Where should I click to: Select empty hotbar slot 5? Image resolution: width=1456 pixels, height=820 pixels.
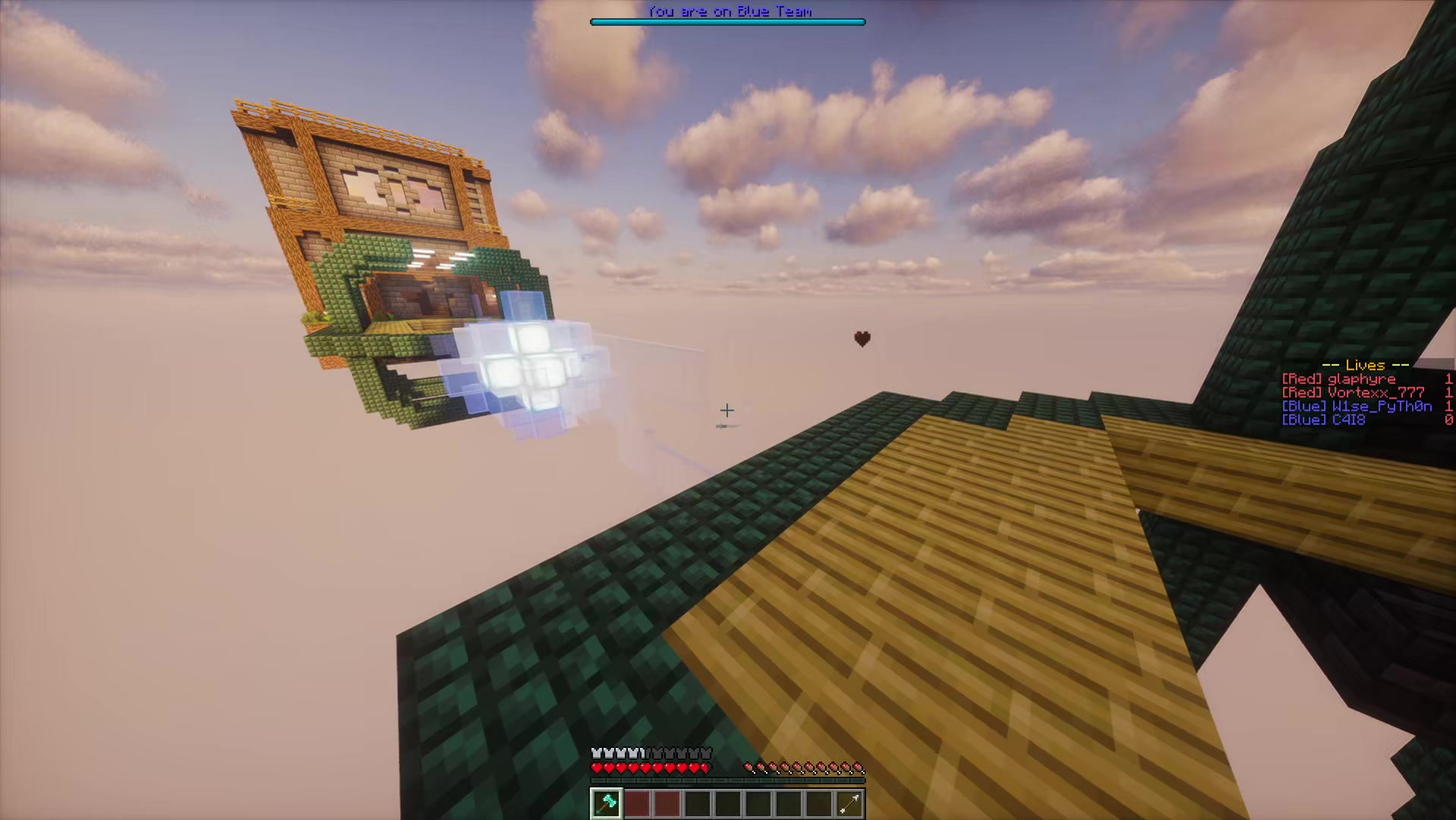727,803
